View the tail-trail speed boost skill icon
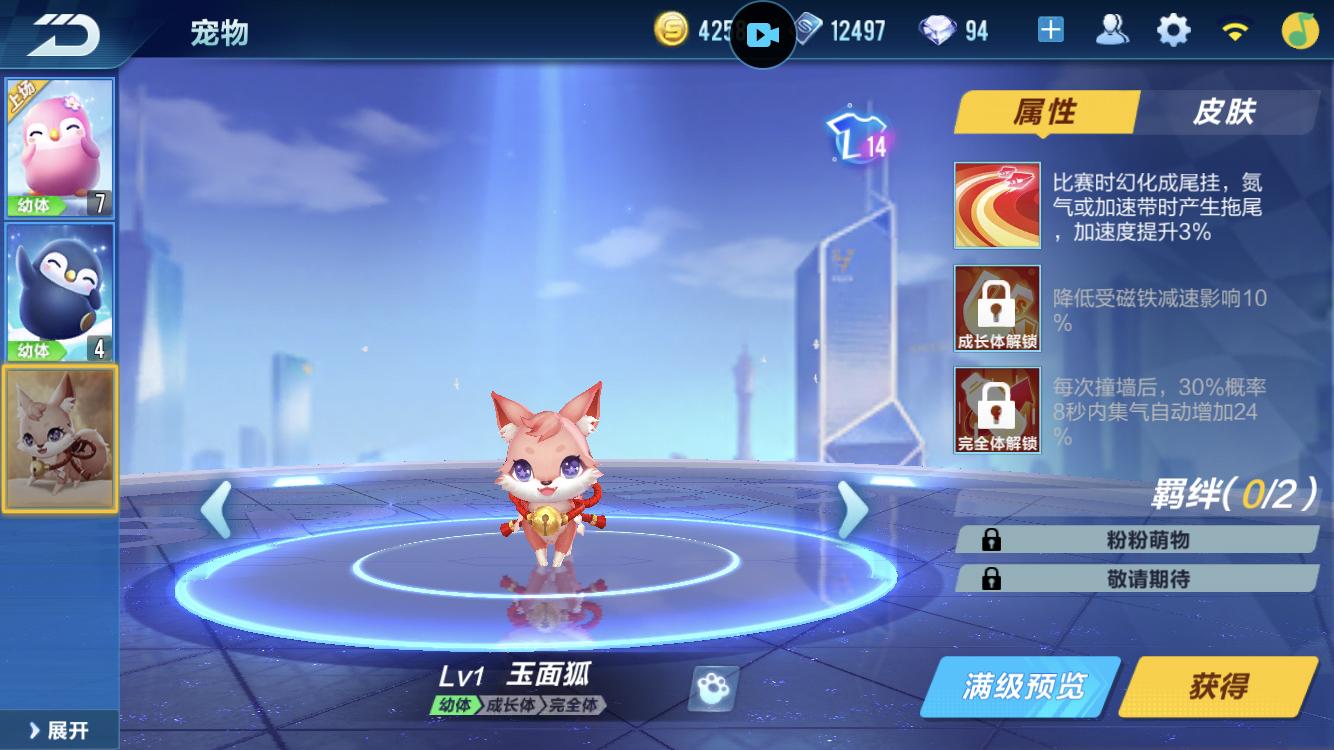 tap(996, 204)
